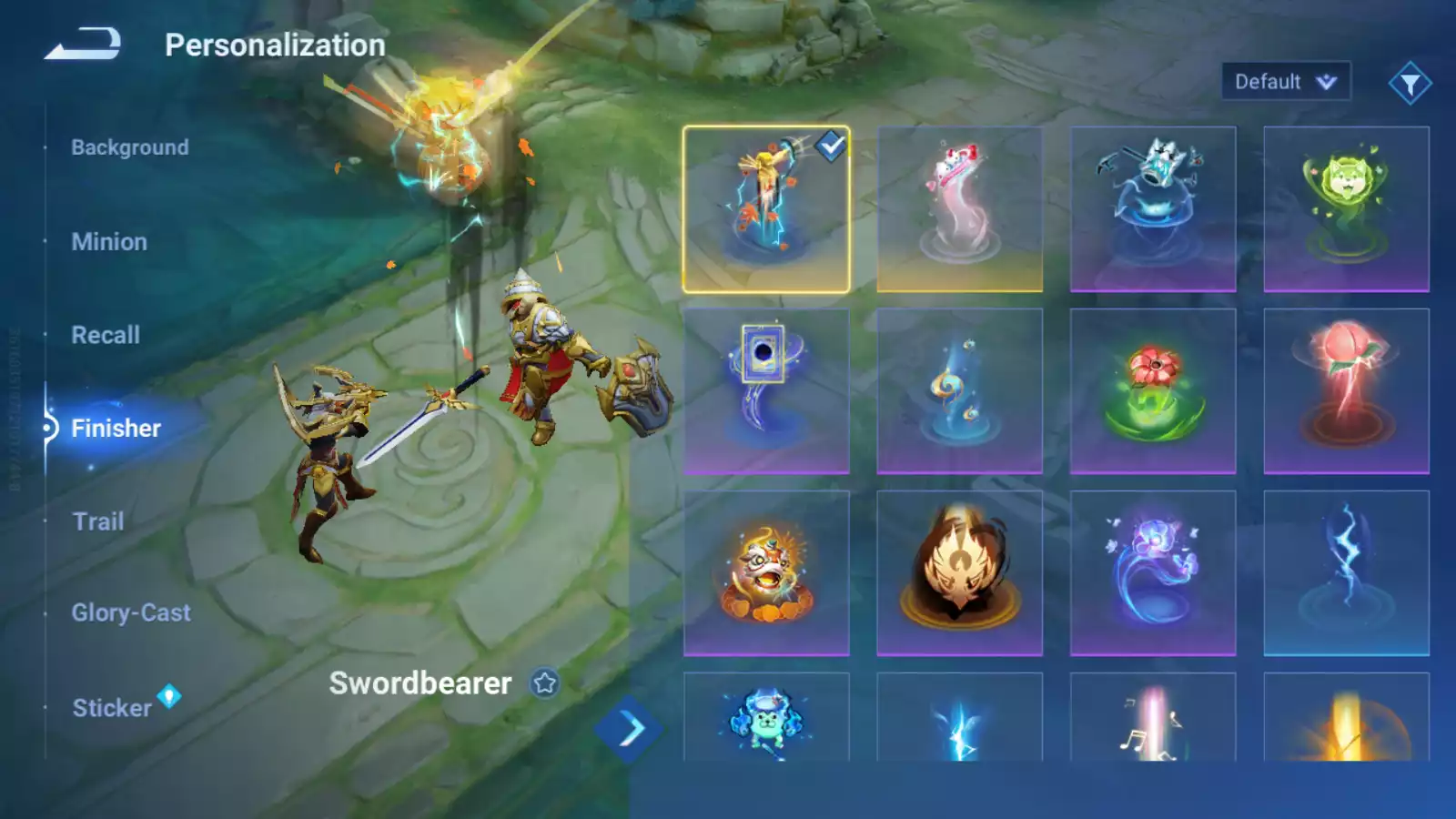This screenshot has width=1456, height=819.
Task: Go back using the return arrow
Action: pos(83,44)
